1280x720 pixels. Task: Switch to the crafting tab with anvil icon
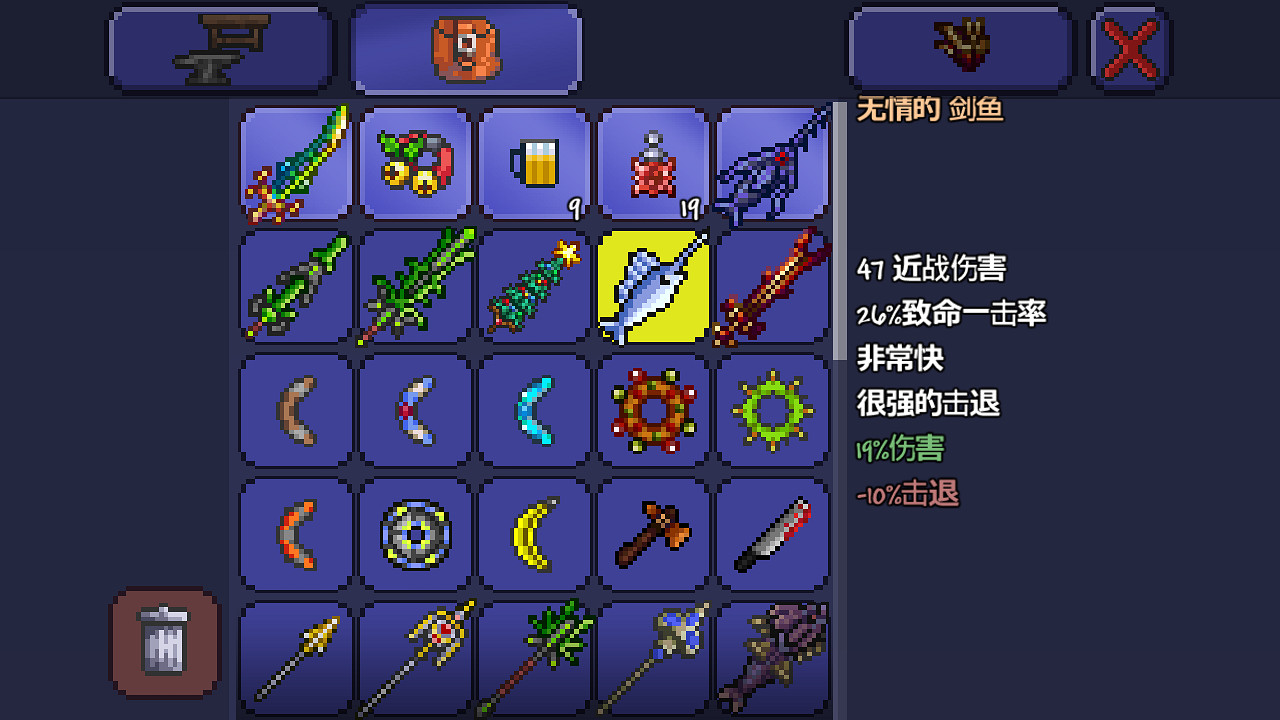coord(220,48)
